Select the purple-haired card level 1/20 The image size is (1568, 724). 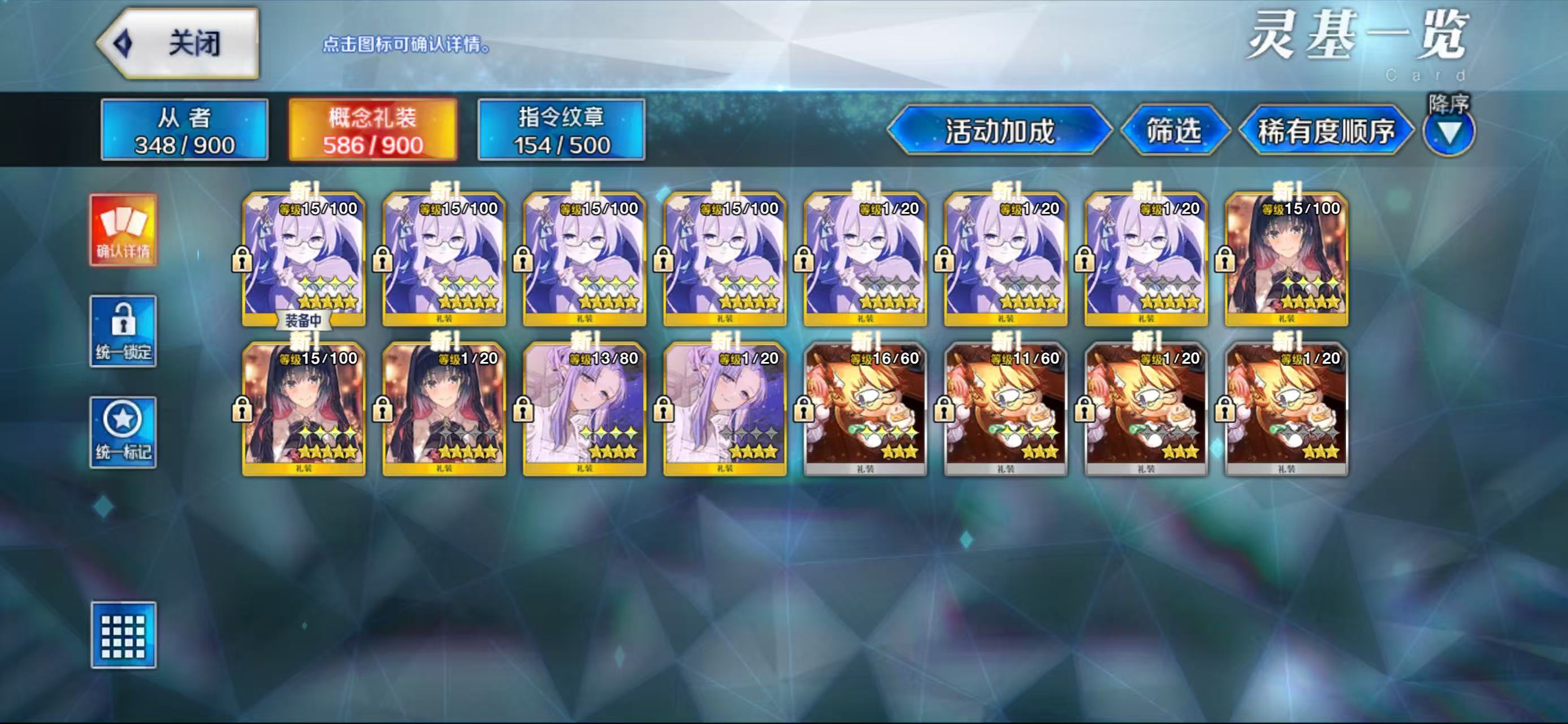click(724, 408)
